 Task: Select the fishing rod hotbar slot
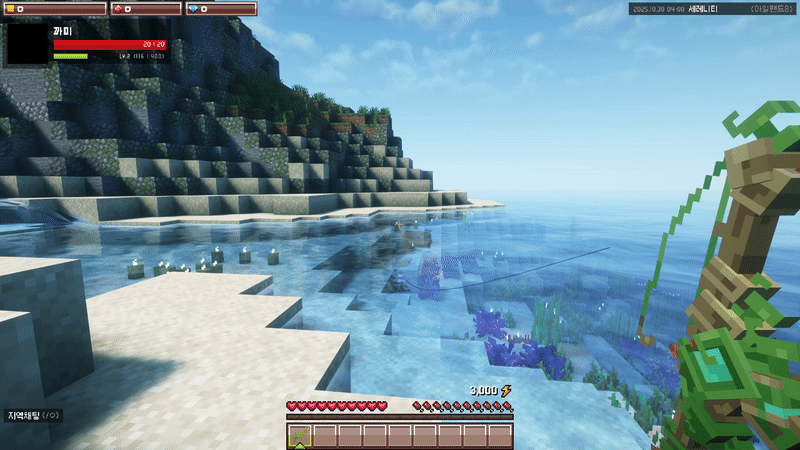(x=300, y=435)
